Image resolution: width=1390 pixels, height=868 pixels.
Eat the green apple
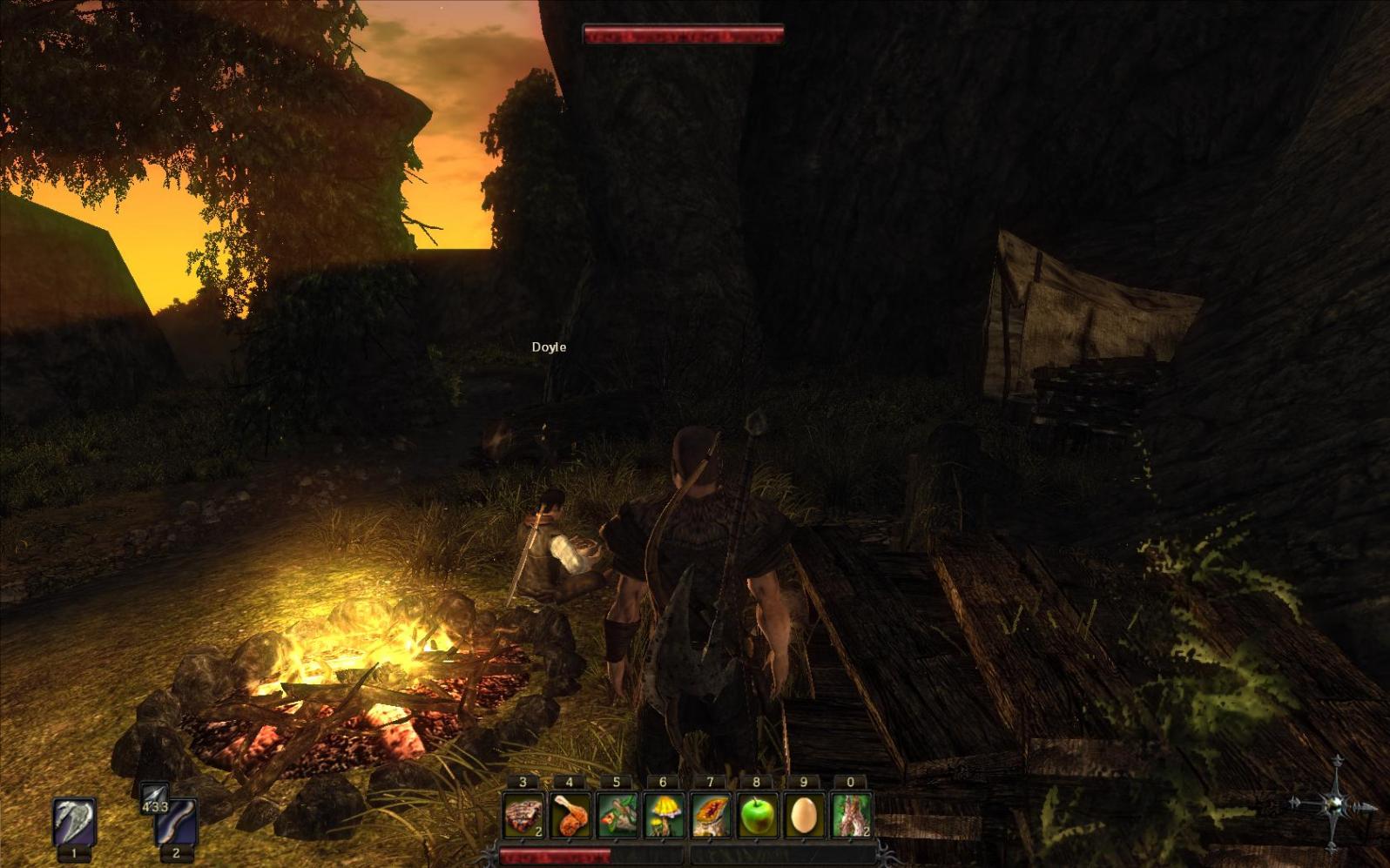[757, 816]
